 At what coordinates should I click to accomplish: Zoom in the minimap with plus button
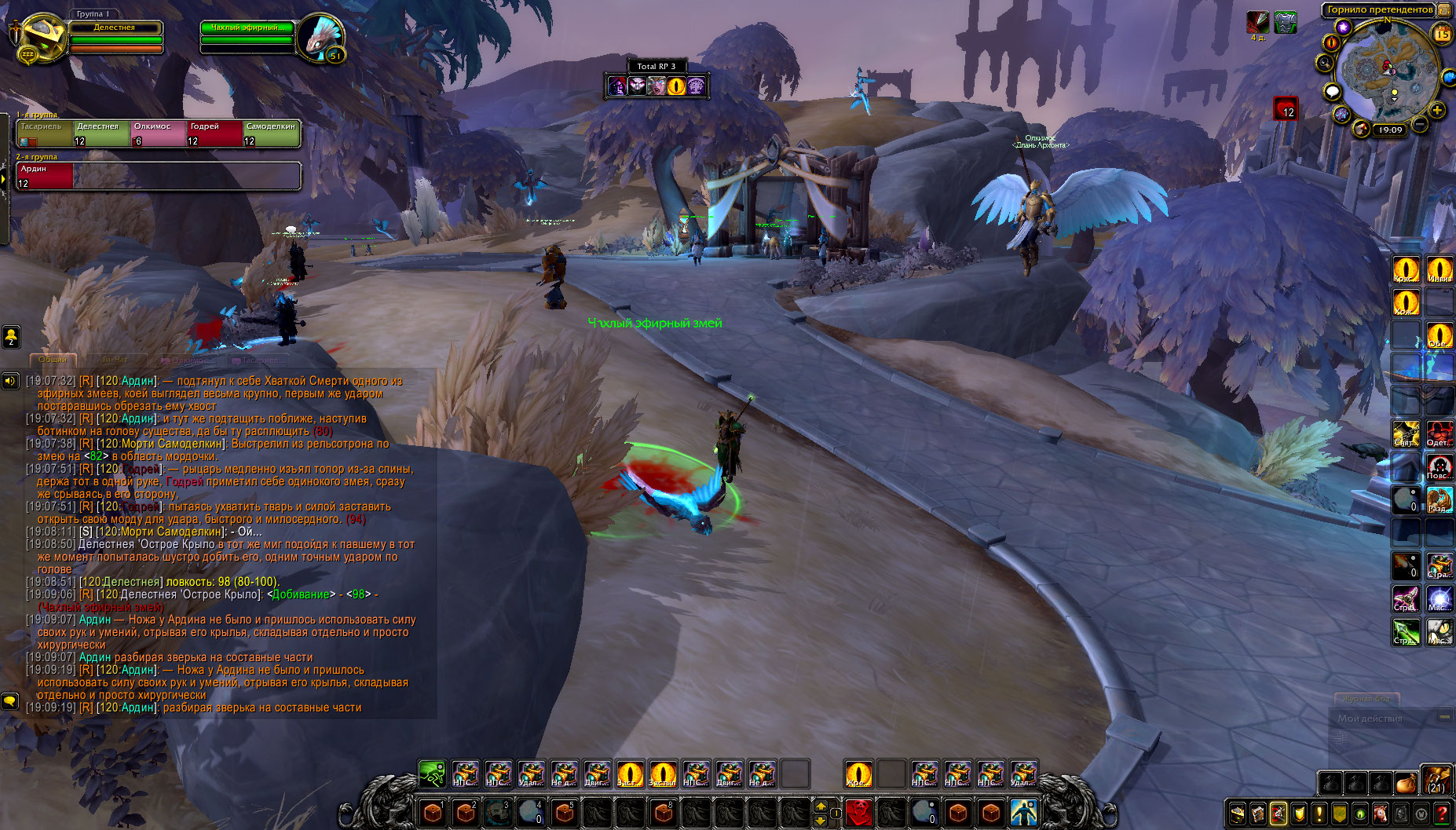[x=1437, y=110]
